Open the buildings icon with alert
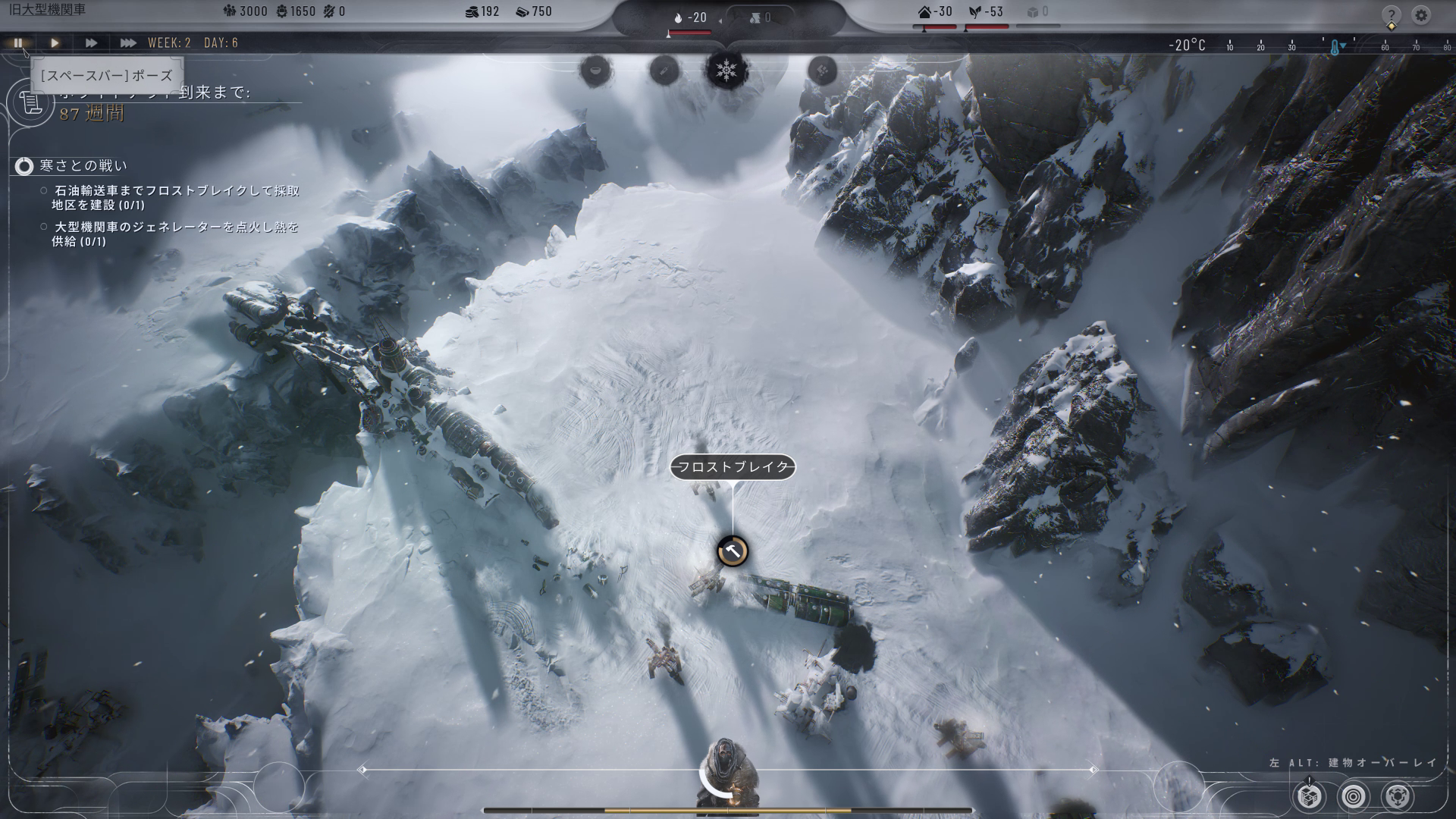Screen dimensions: 1456x819 tap(1310, 796)
